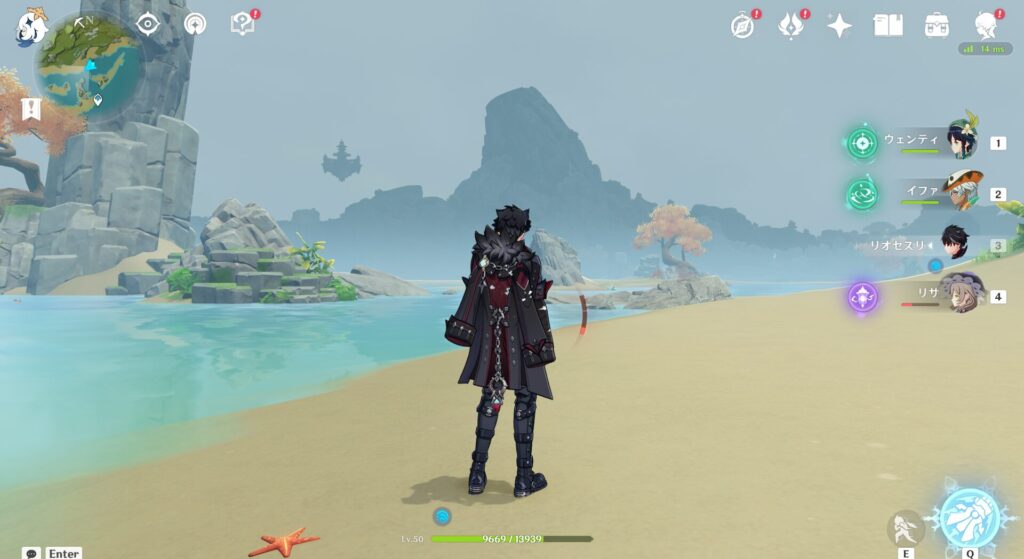
Task: Open the Adventurer Handbook book icon
Action: point(888,26)
